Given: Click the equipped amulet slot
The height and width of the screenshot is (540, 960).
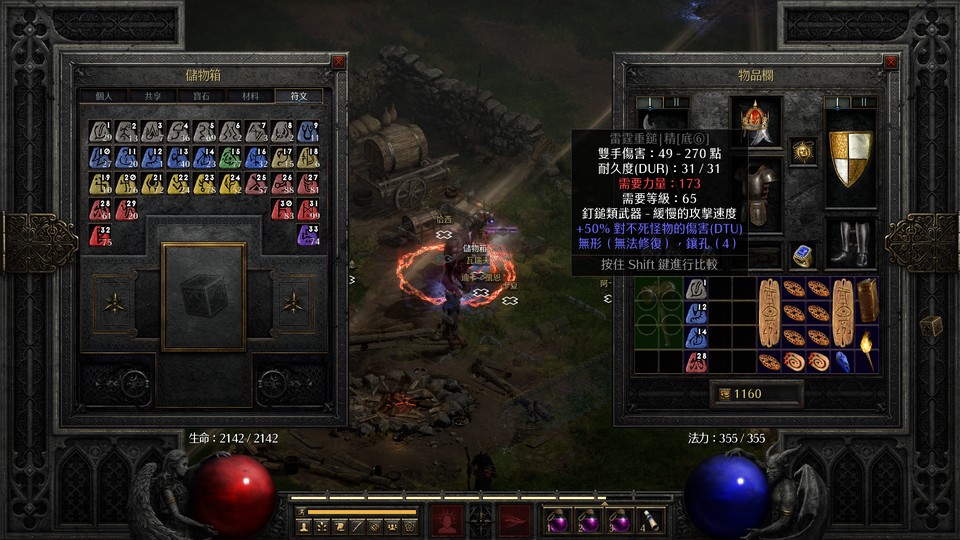Looking at the screenshot, I should [x=800, y=150].
